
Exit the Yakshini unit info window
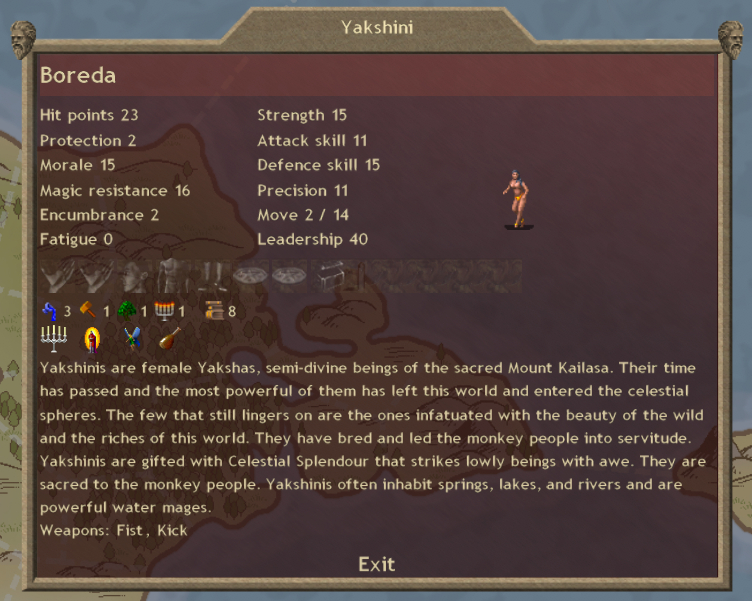[376, 564]
